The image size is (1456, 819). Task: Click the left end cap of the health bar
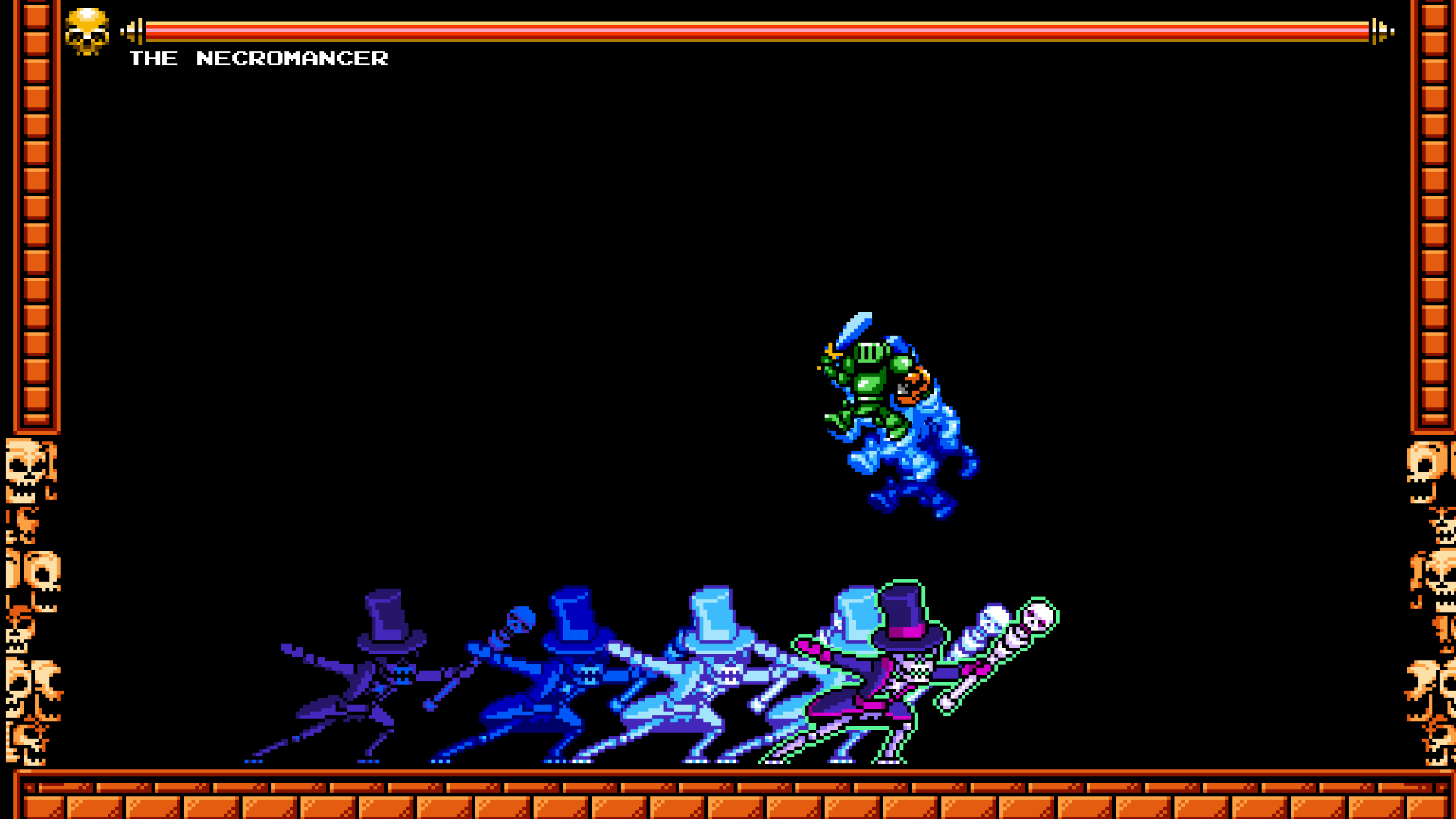(136, 30)
